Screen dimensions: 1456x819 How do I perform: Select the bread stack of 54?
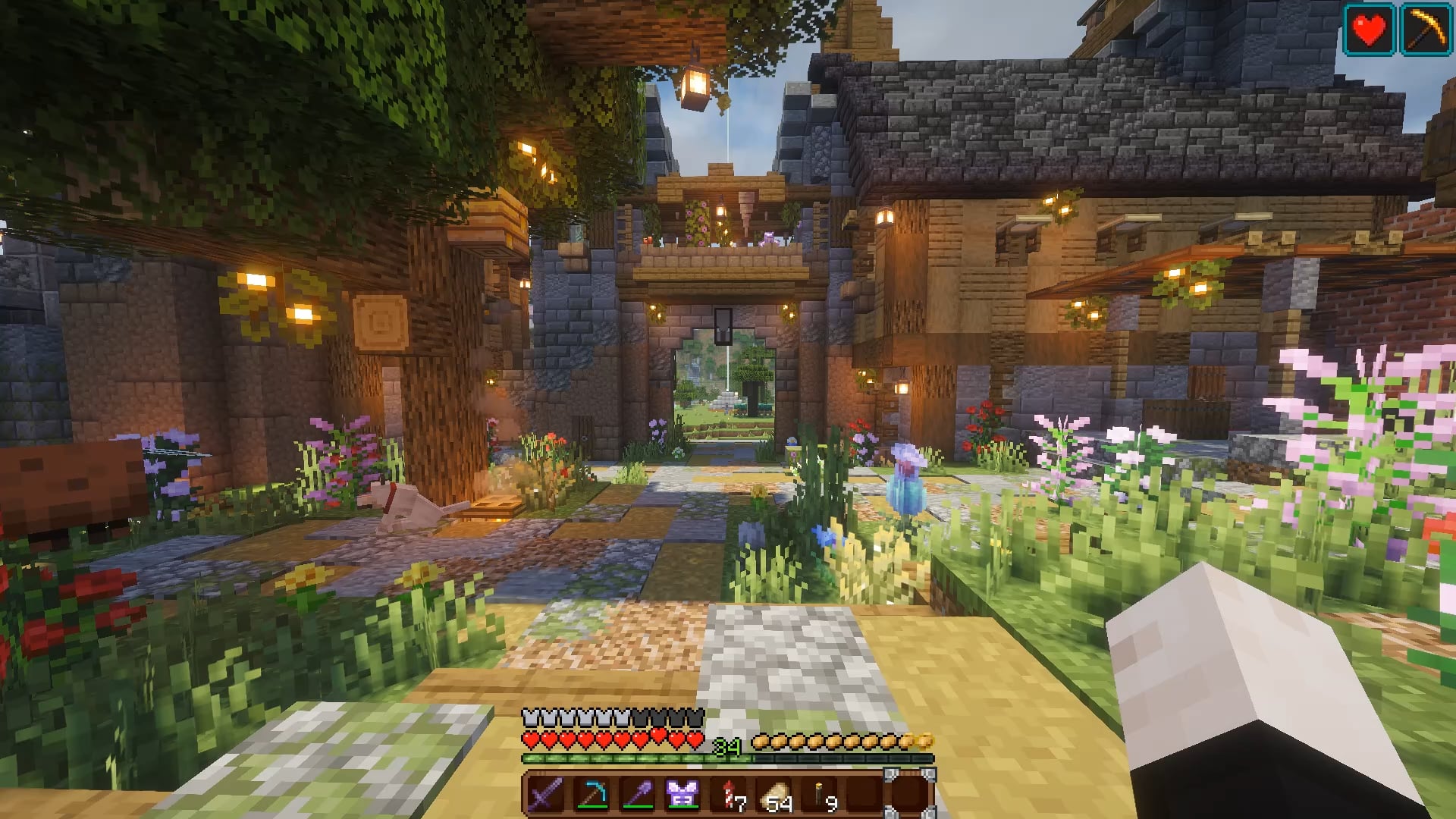point(775,795)
